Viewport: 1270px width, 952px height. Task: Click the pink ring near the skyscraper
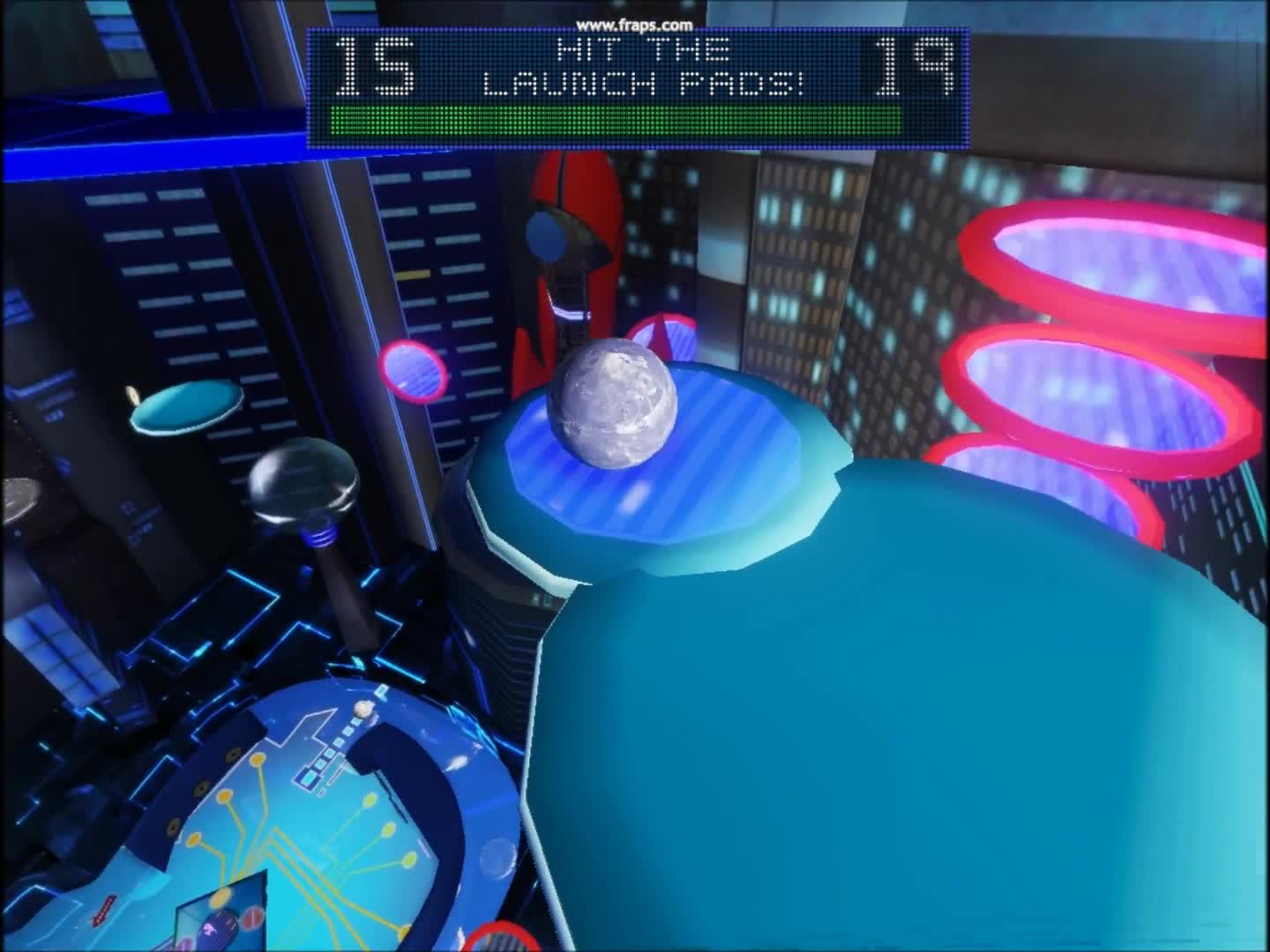(413, 372)
